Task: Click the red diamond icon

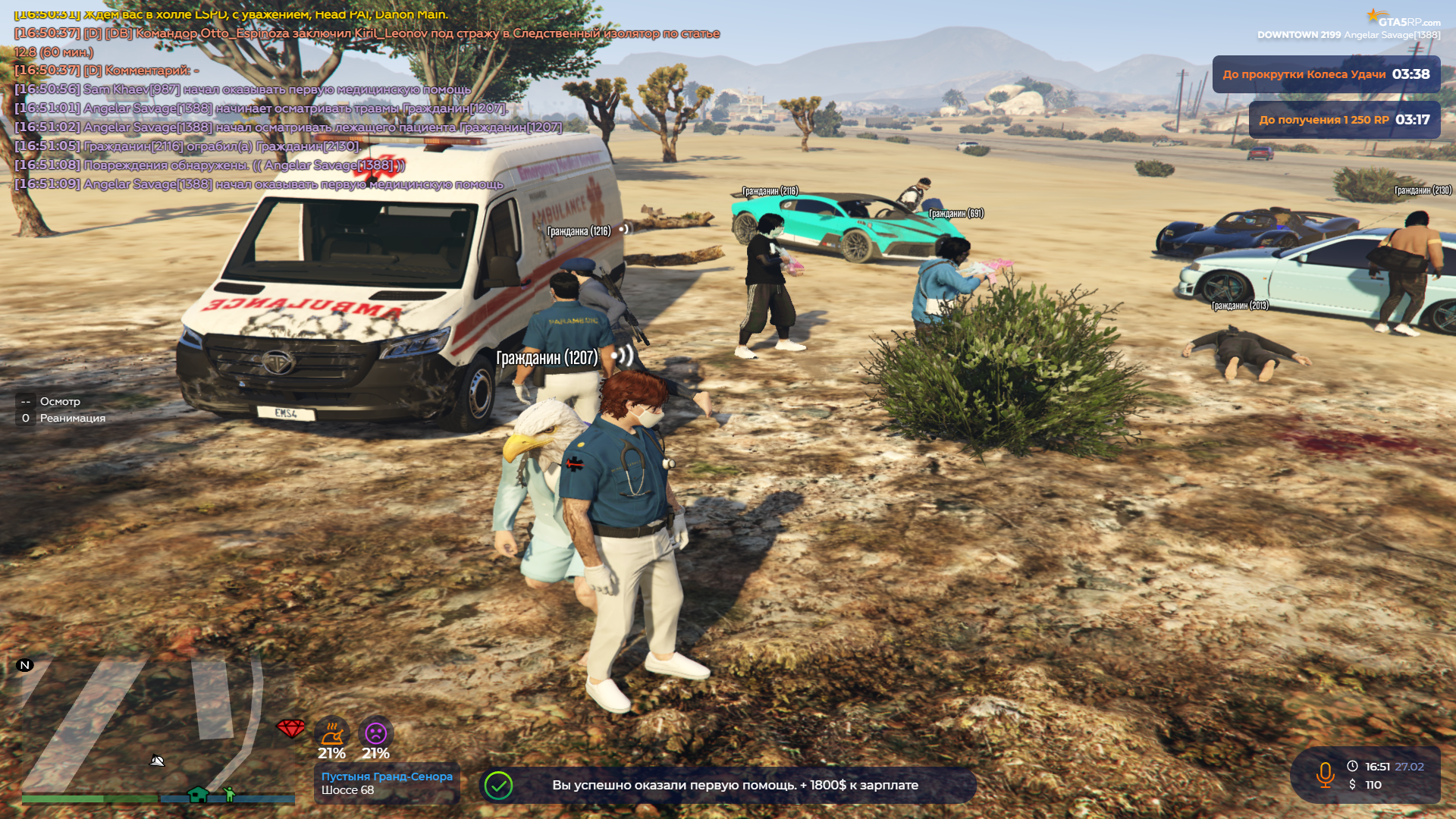Action: point(290,729)
